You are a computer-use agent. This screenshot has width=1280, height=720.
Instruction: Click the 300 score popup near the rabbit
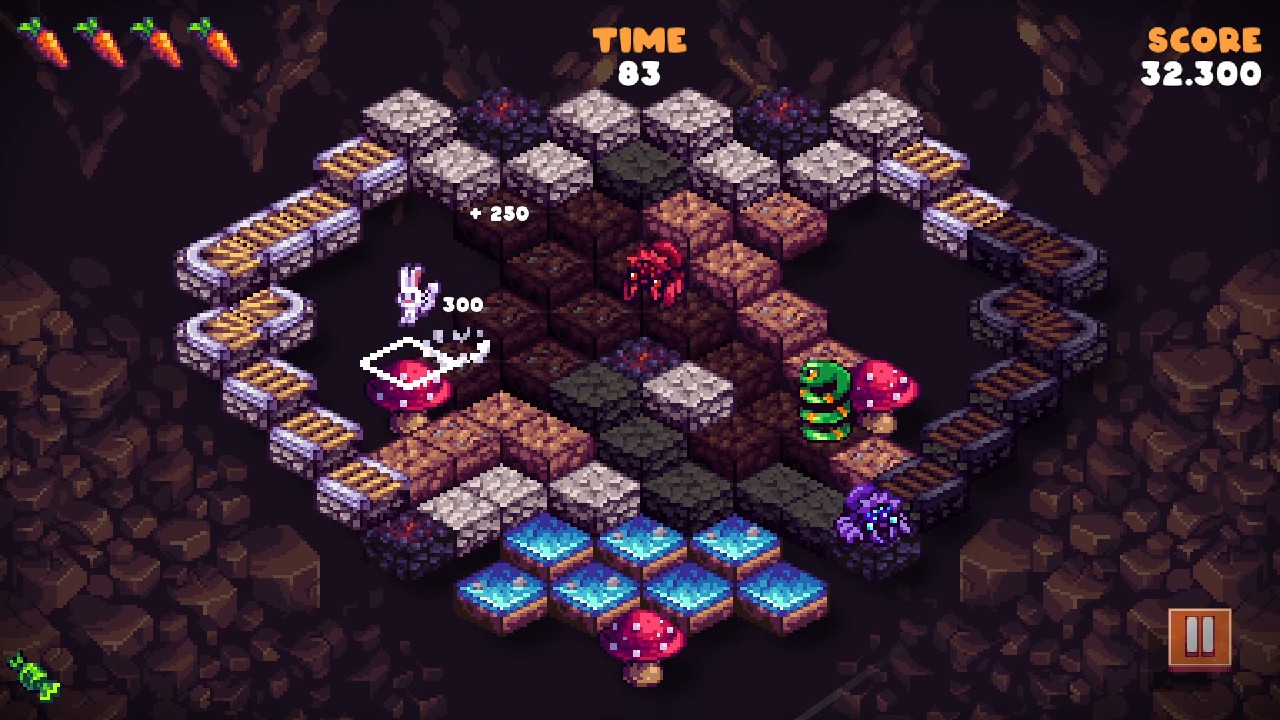[461, 303]
